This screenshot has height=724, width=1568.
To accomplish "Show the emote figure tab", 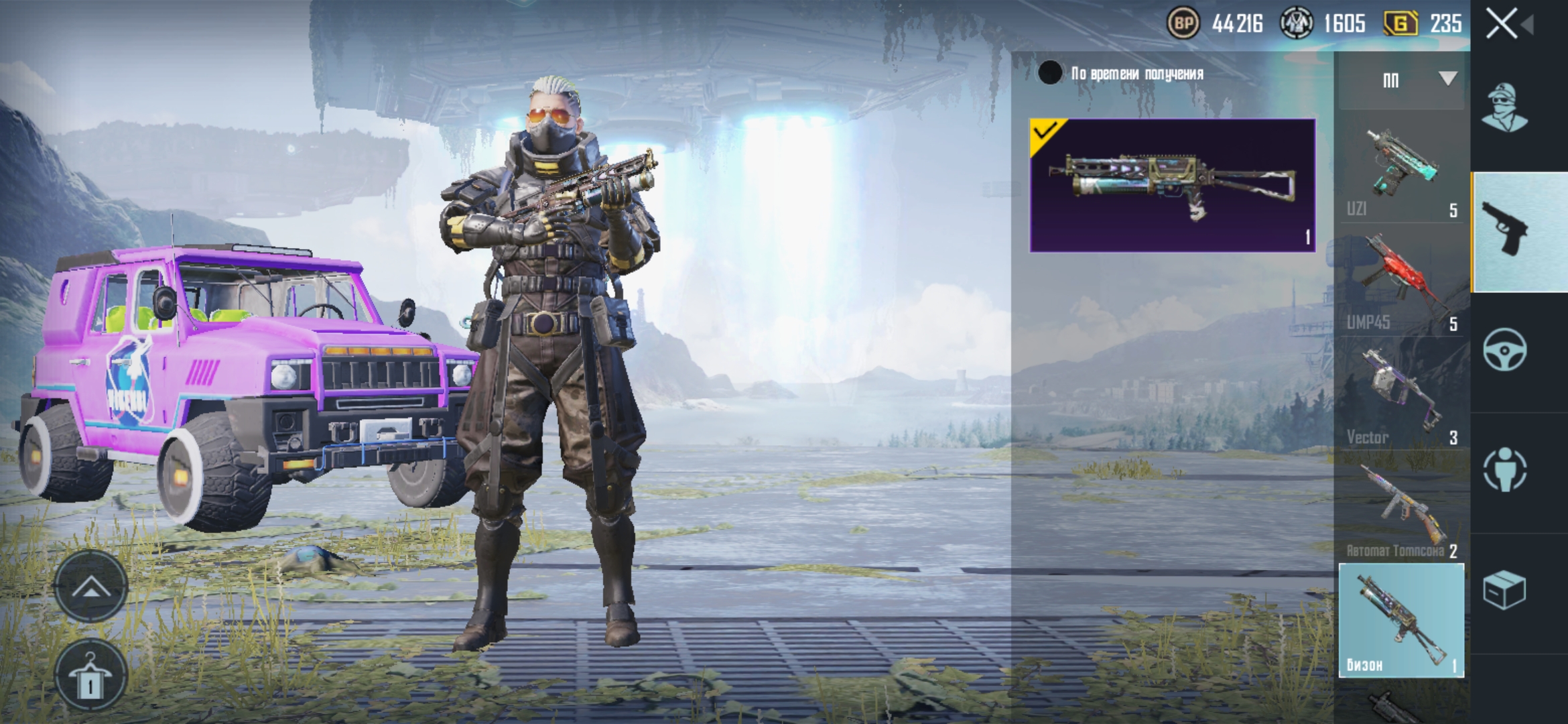I will (1505, 469).
